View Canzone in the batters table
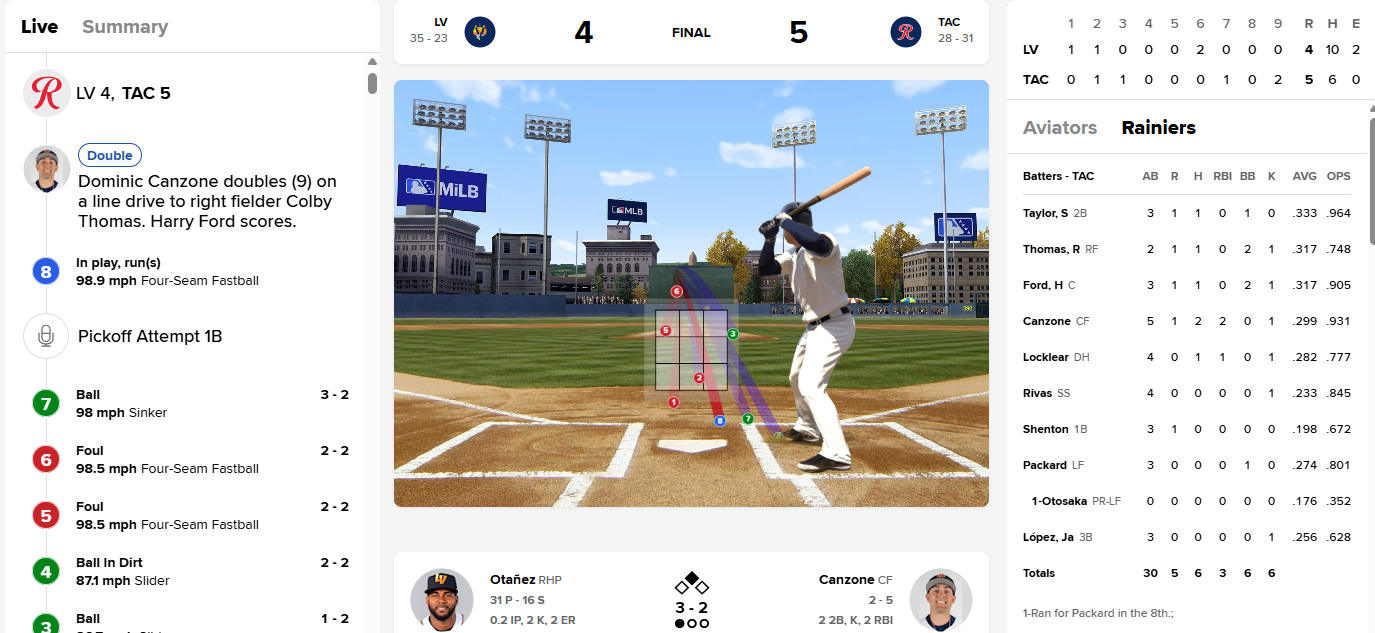Screen dimensions: 1375x633 [x=1046, y=321]
